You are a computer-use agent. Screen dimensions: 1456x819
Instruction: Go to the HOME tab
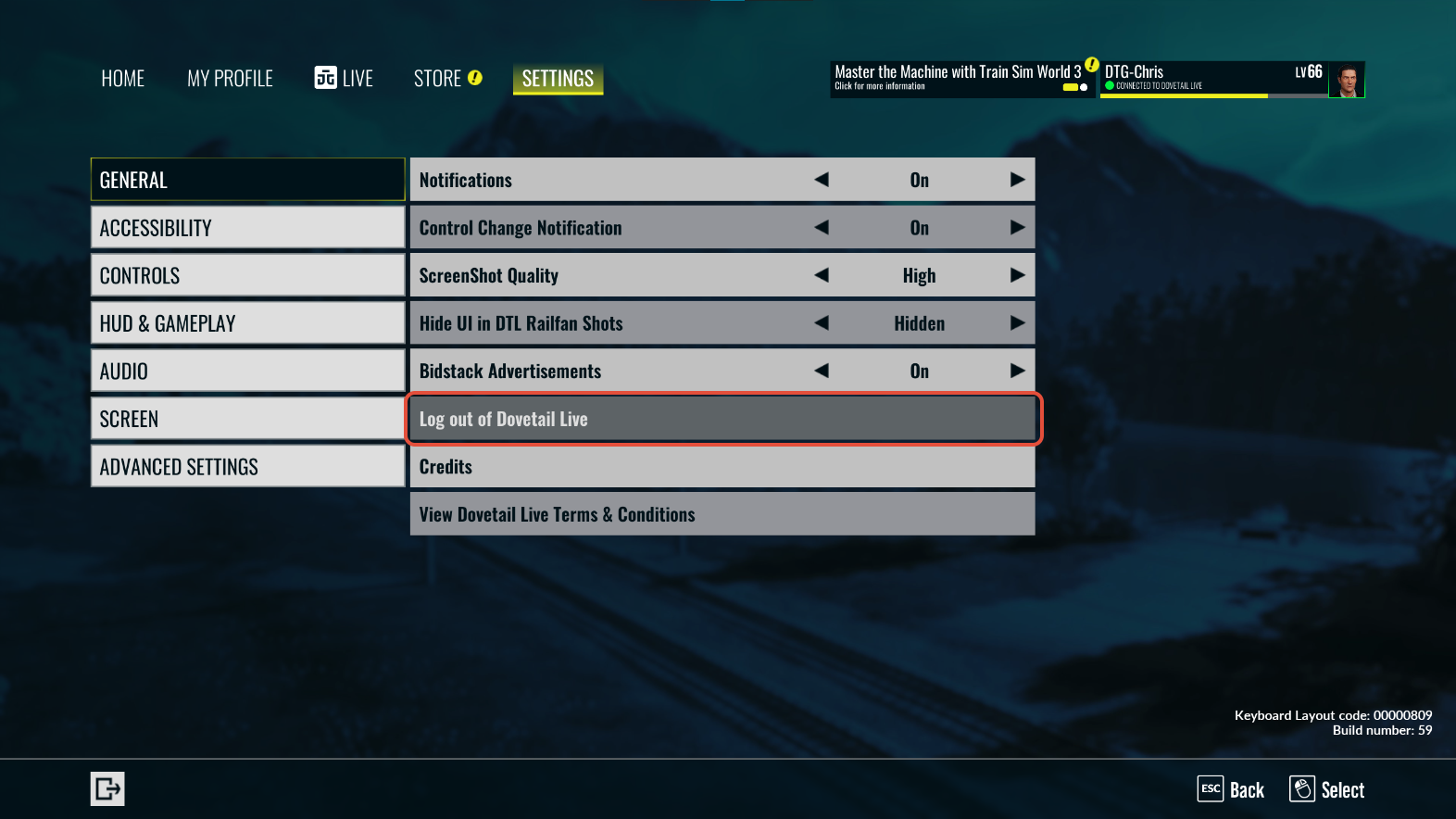coord(123,79)
